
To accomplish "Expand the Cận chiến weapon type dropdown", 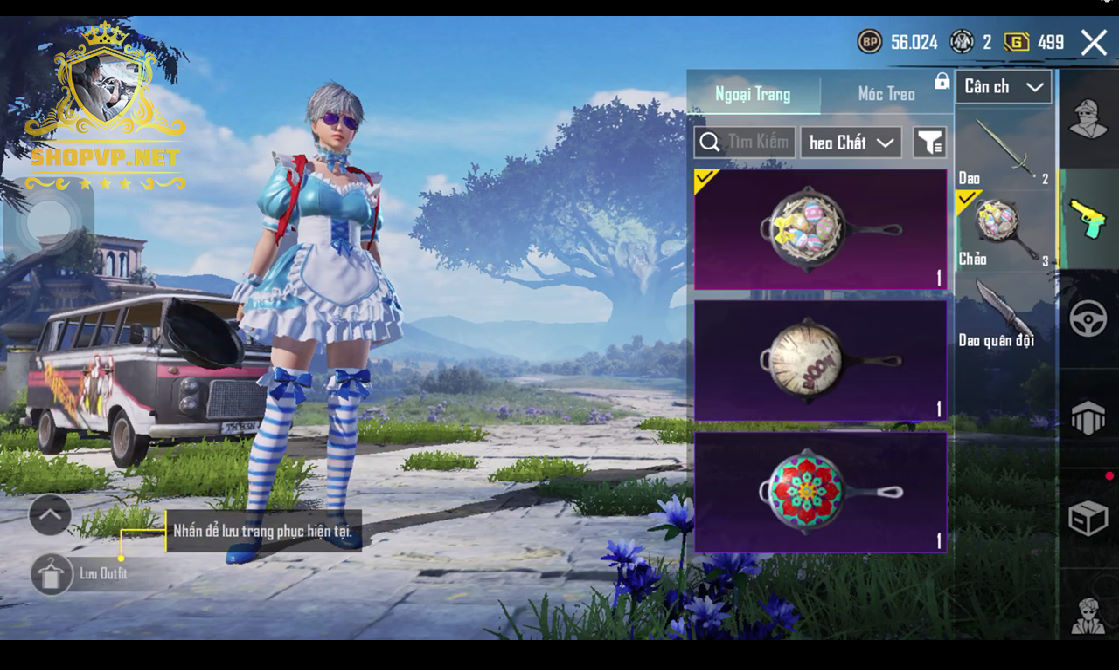I will pos(1003,87).
